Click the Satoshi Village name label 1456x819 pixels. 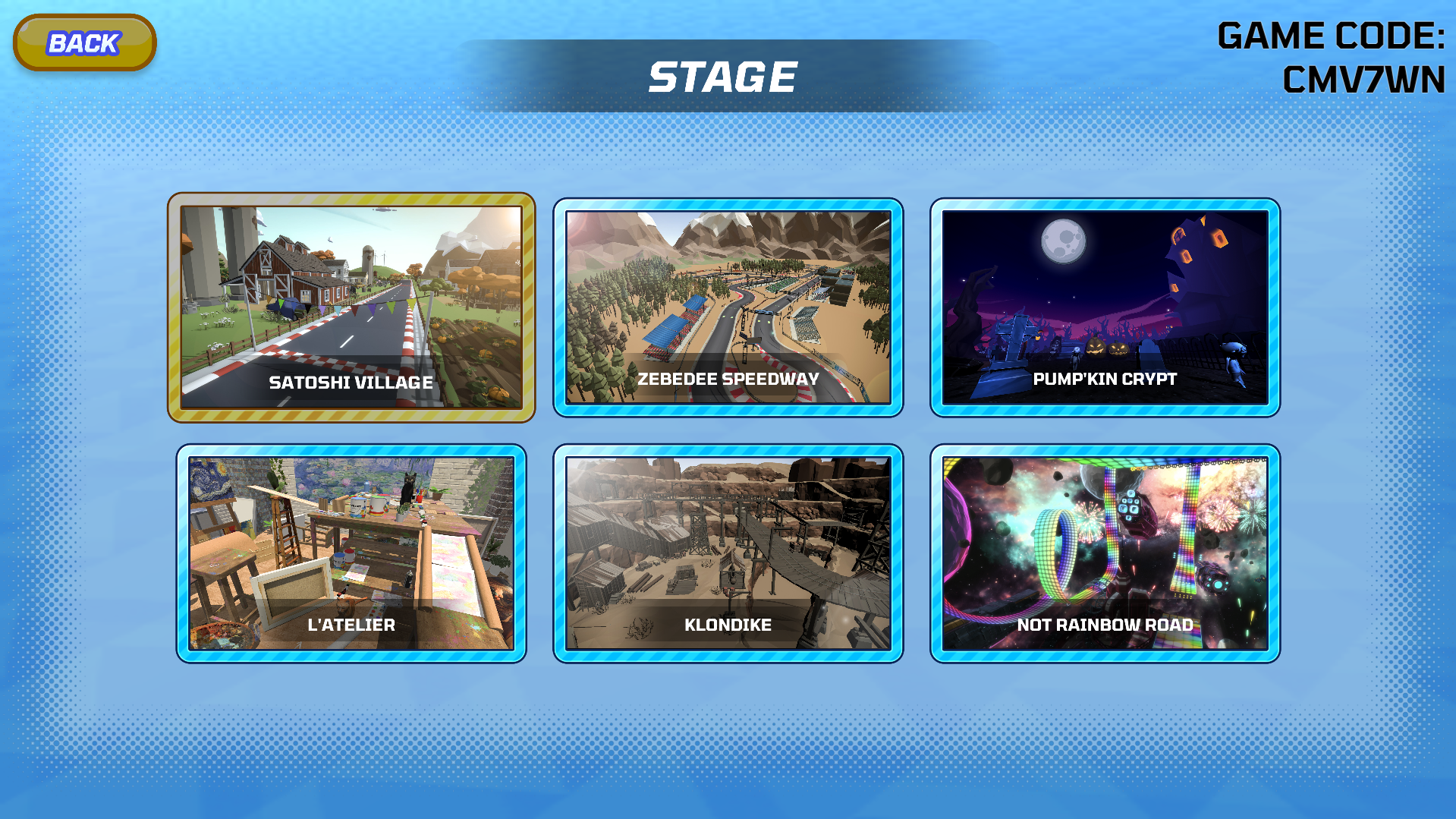coord(351,383)
